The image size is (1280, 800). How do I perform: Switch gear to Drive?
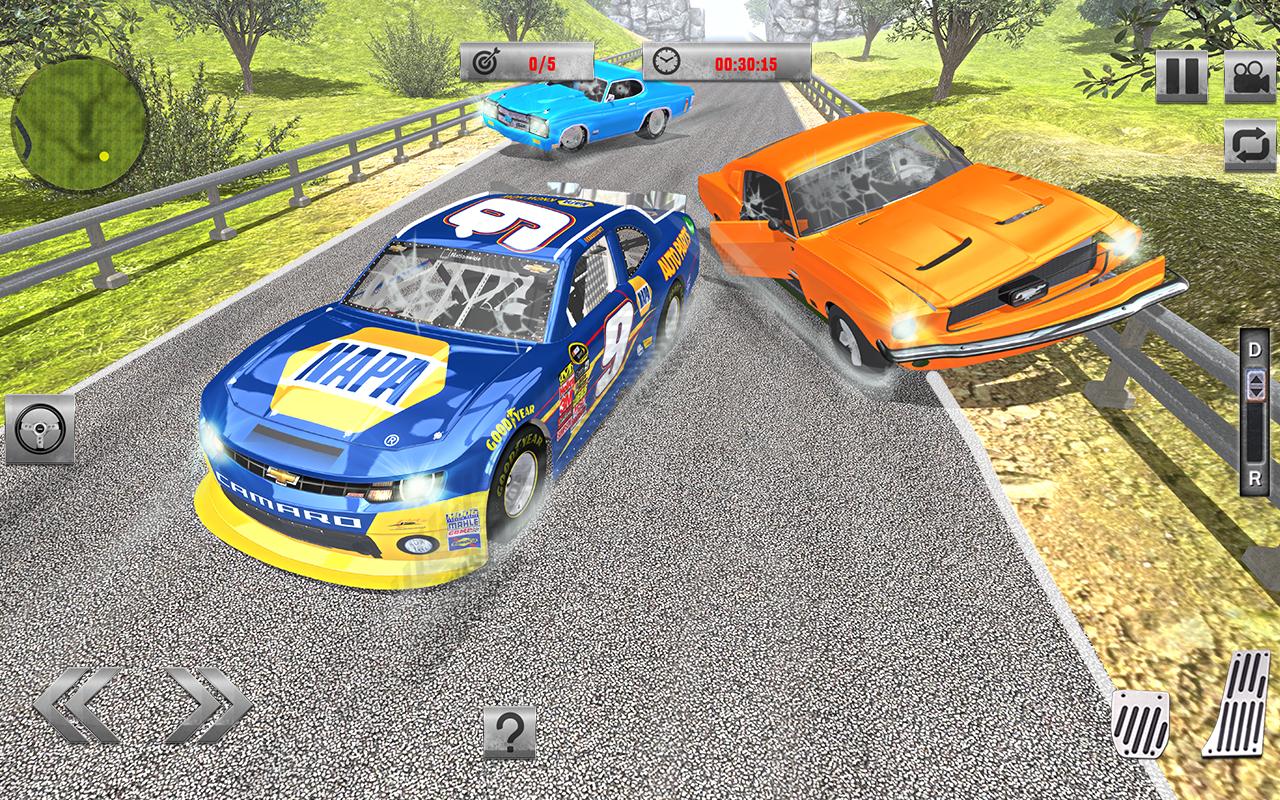[x=1252, y=351]
